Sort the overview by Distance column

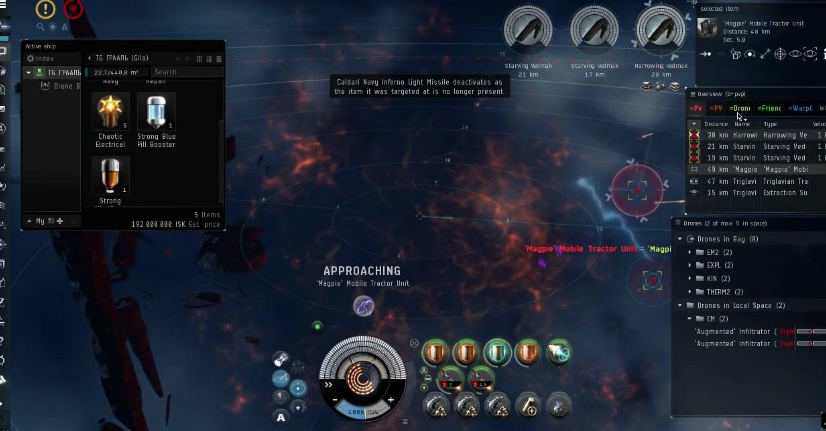click(x=716, y=124)
